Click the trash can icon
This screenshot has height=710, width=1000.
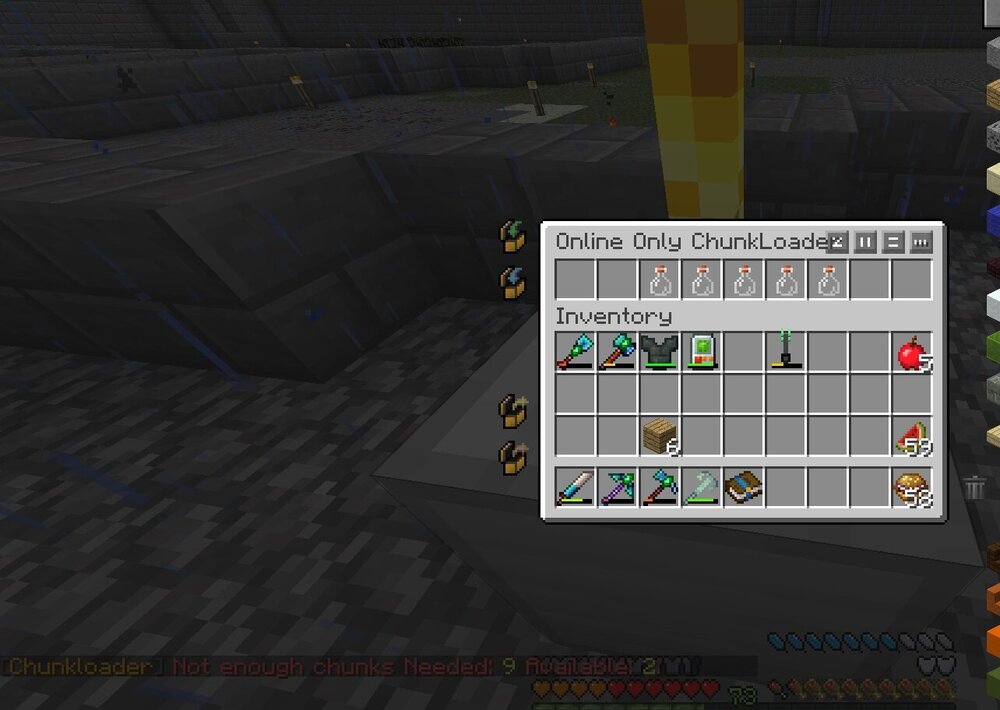pos(975,488)
